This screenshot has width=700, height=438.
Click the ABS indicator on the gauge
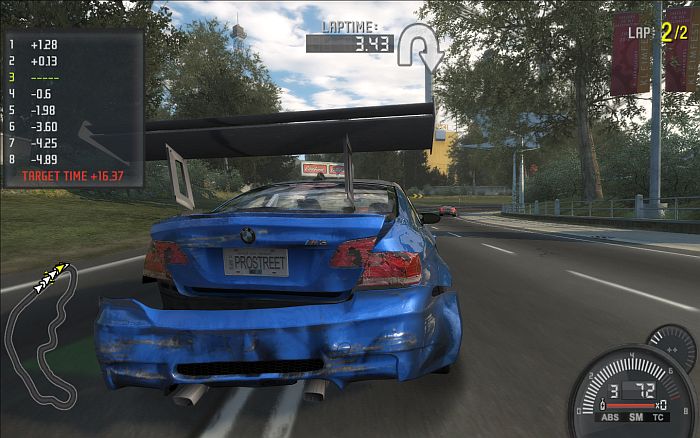(611, 417)
